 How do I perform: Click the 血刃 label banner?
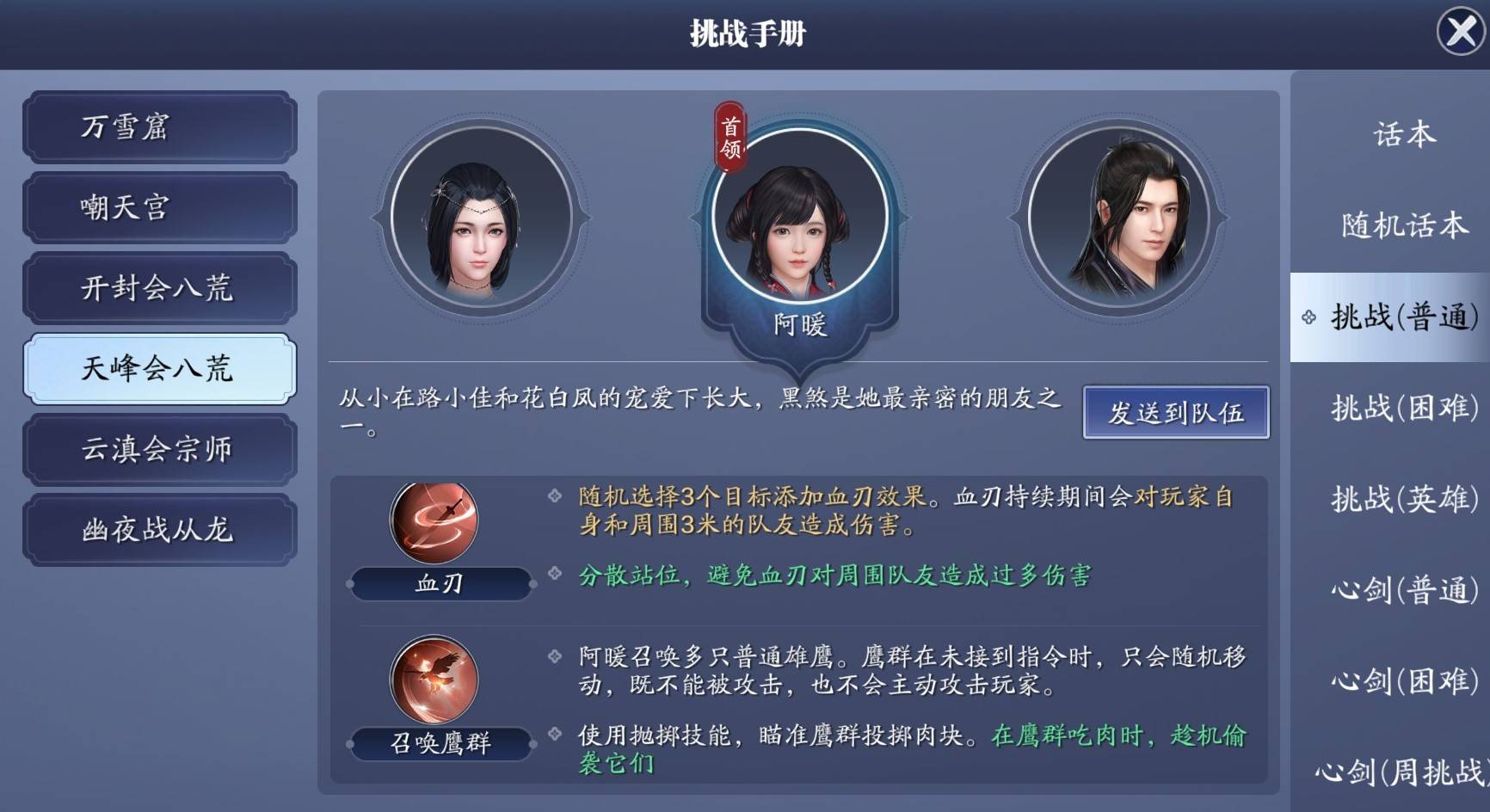pyautogui.click(x=439, y=585)
